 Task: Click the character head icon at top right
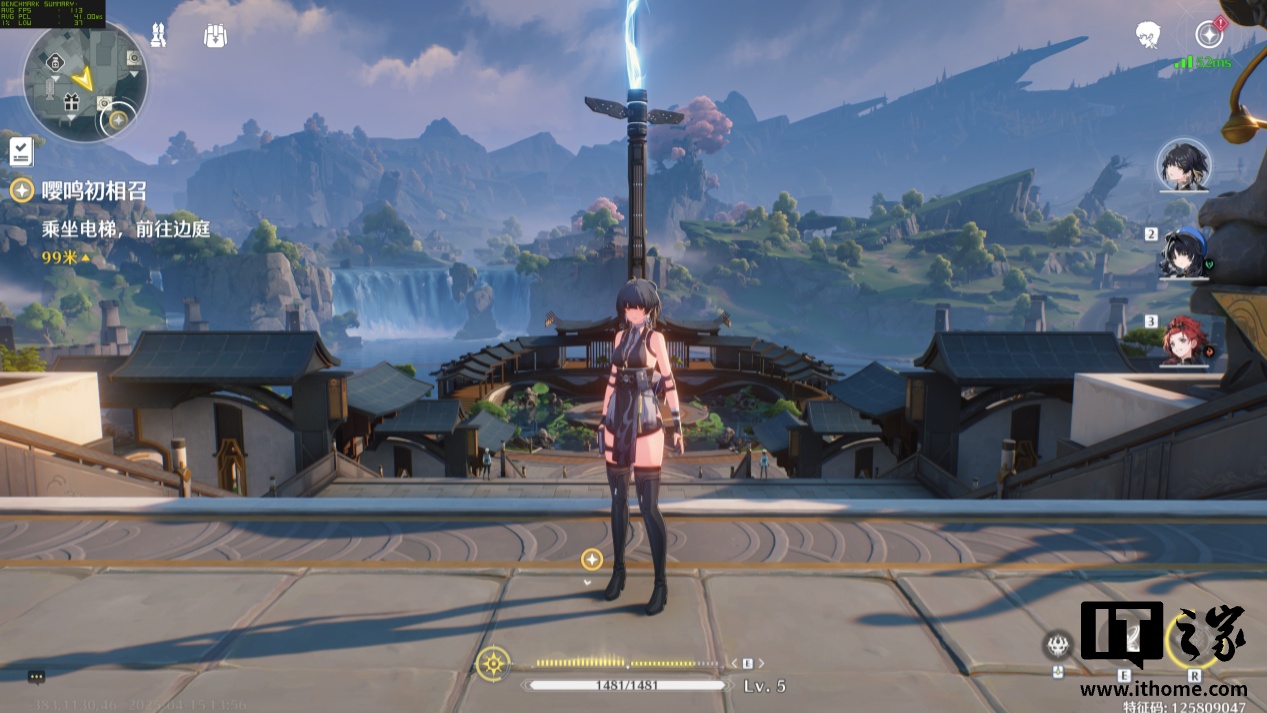(x=1148, y=36)
